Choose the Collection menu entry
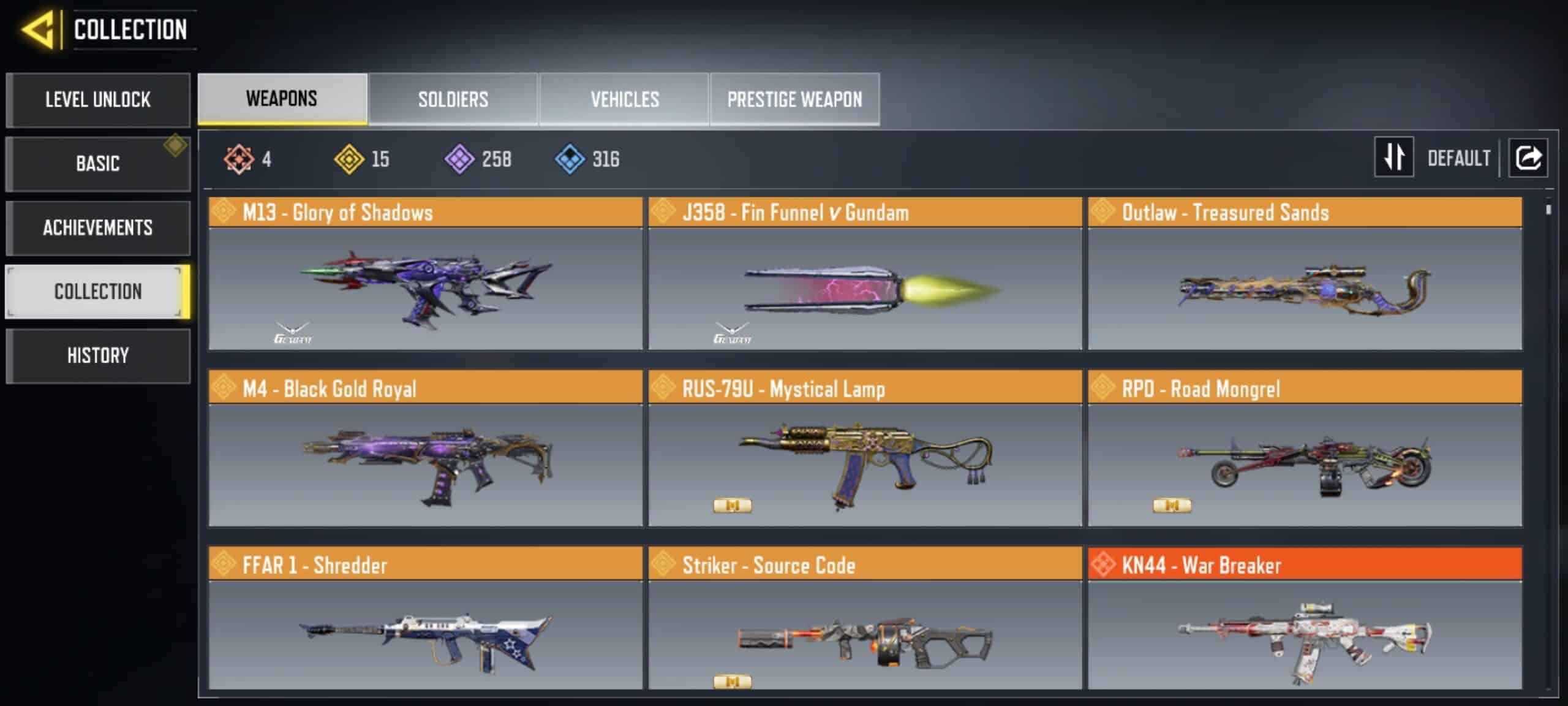The image size is (1568, 706). 98,292
